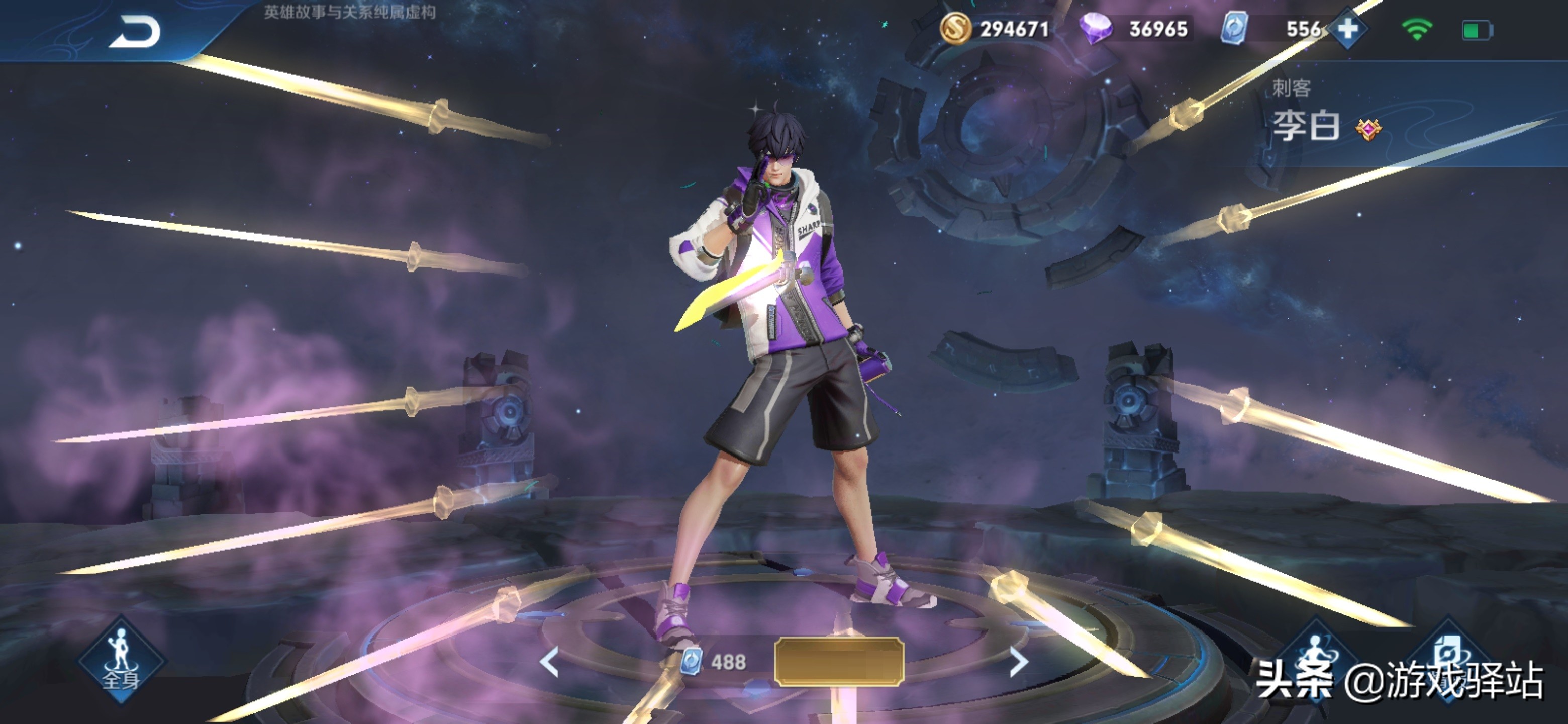Tap the plus button to add vouchers

point(1348,29)
